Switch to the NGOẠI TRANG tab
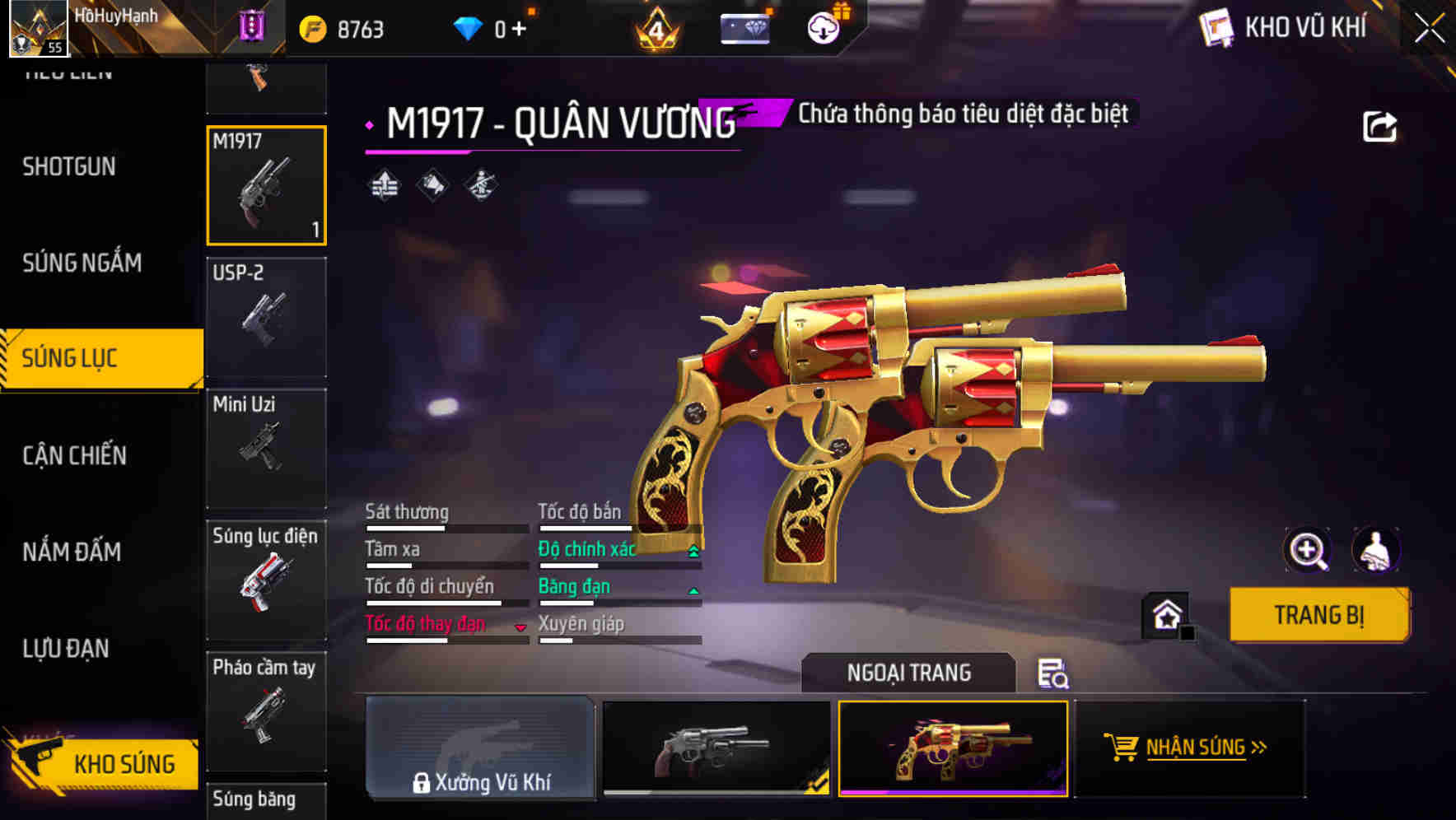 (x=908, y=673)
